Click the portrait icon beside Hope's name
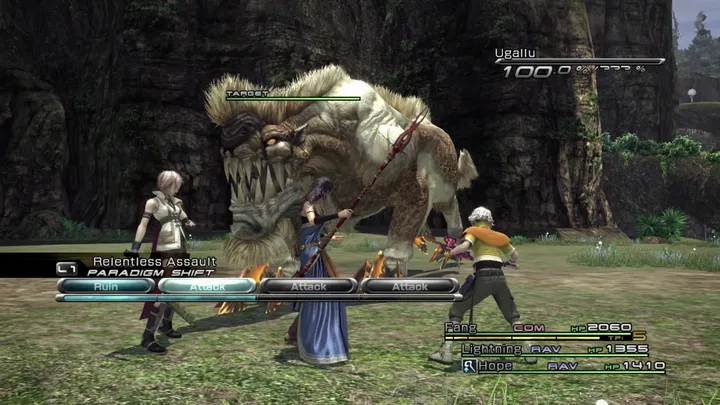The height and width of the screenshot is (405, 720). (x=469, y=366)
